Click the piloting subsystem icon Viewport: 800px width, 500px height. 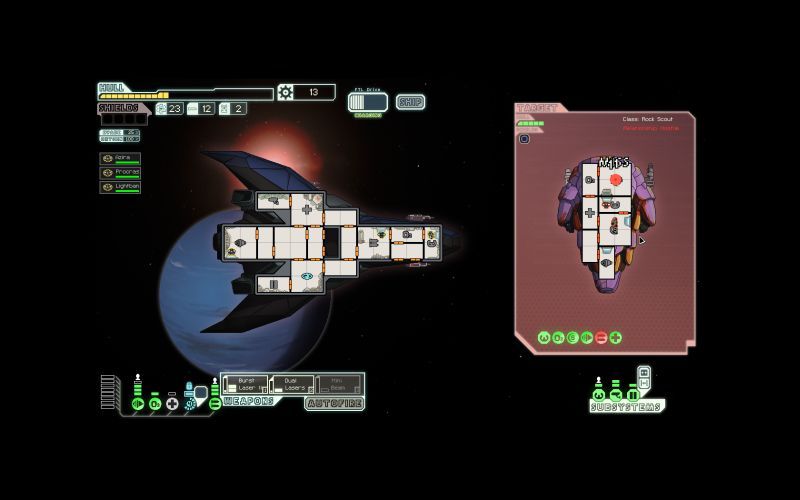[598, 394]
